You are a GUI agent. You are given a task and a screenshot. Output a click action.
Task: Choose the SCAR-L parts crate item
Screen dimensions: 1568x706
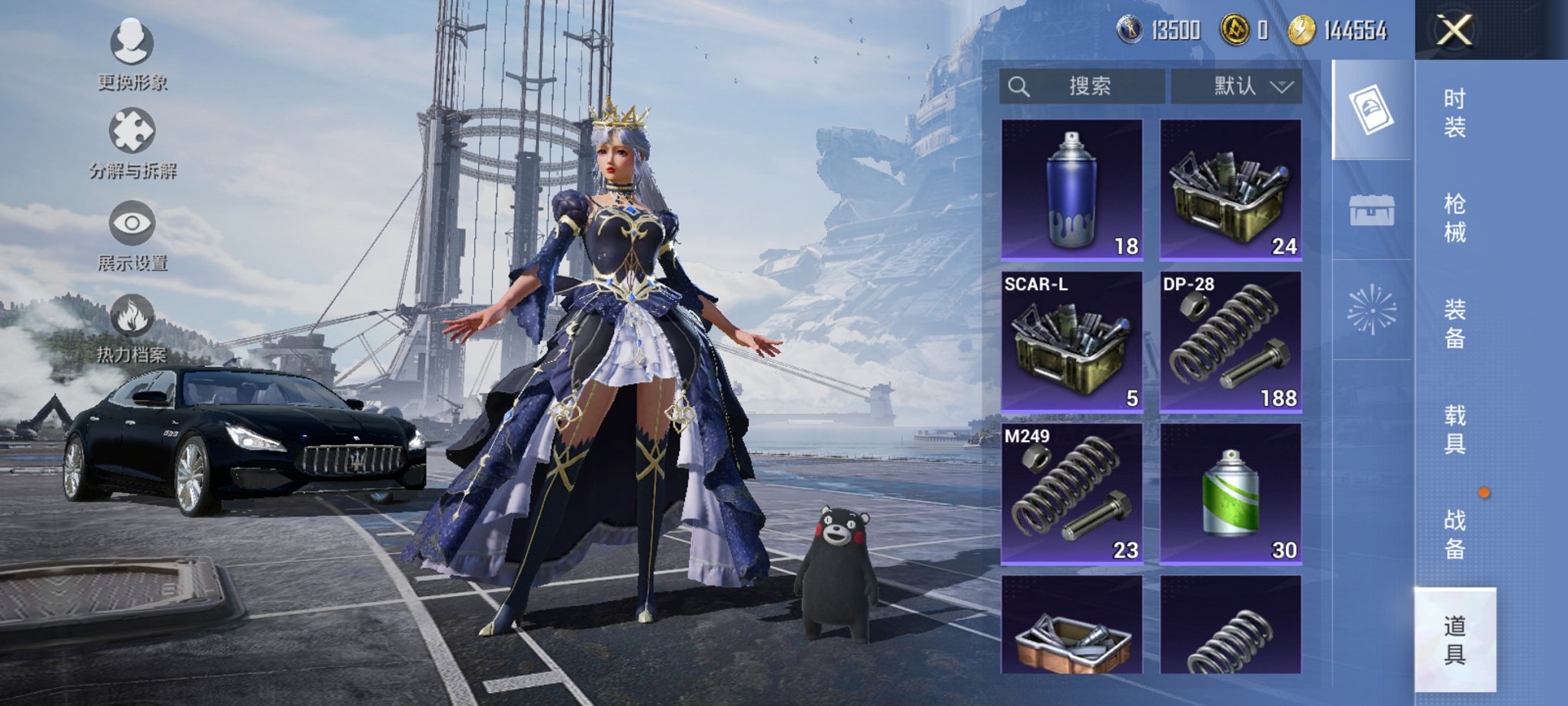[1071, 341]
